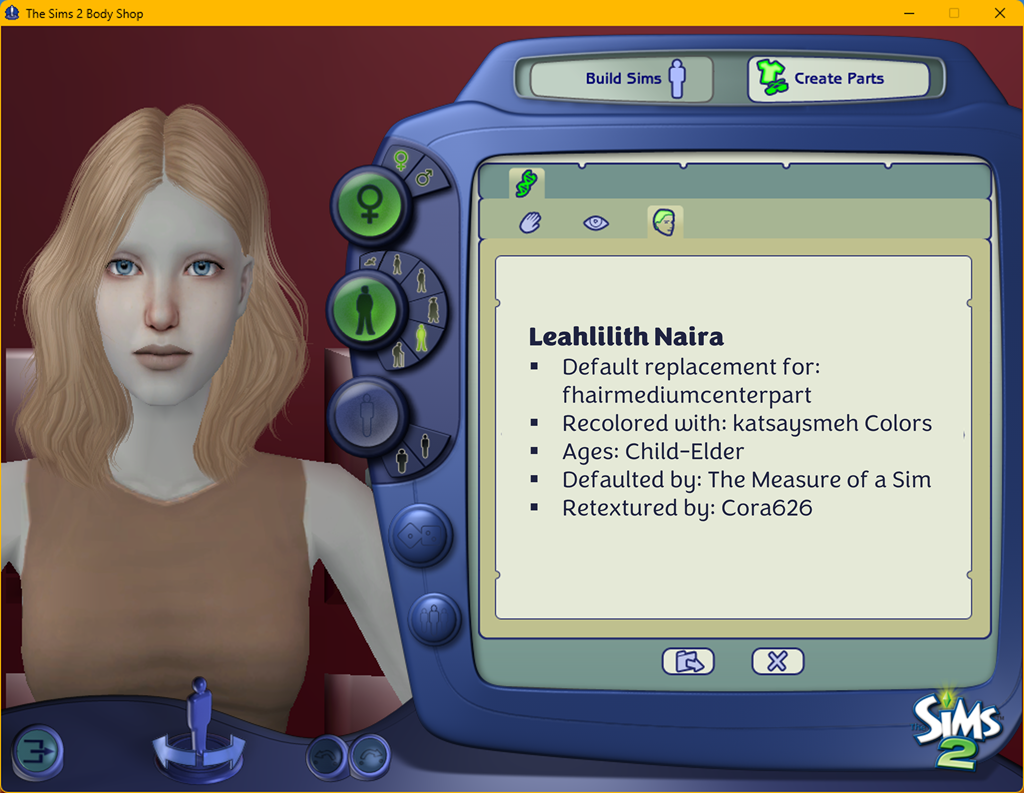Click the large green female gender button

(368, 205)
